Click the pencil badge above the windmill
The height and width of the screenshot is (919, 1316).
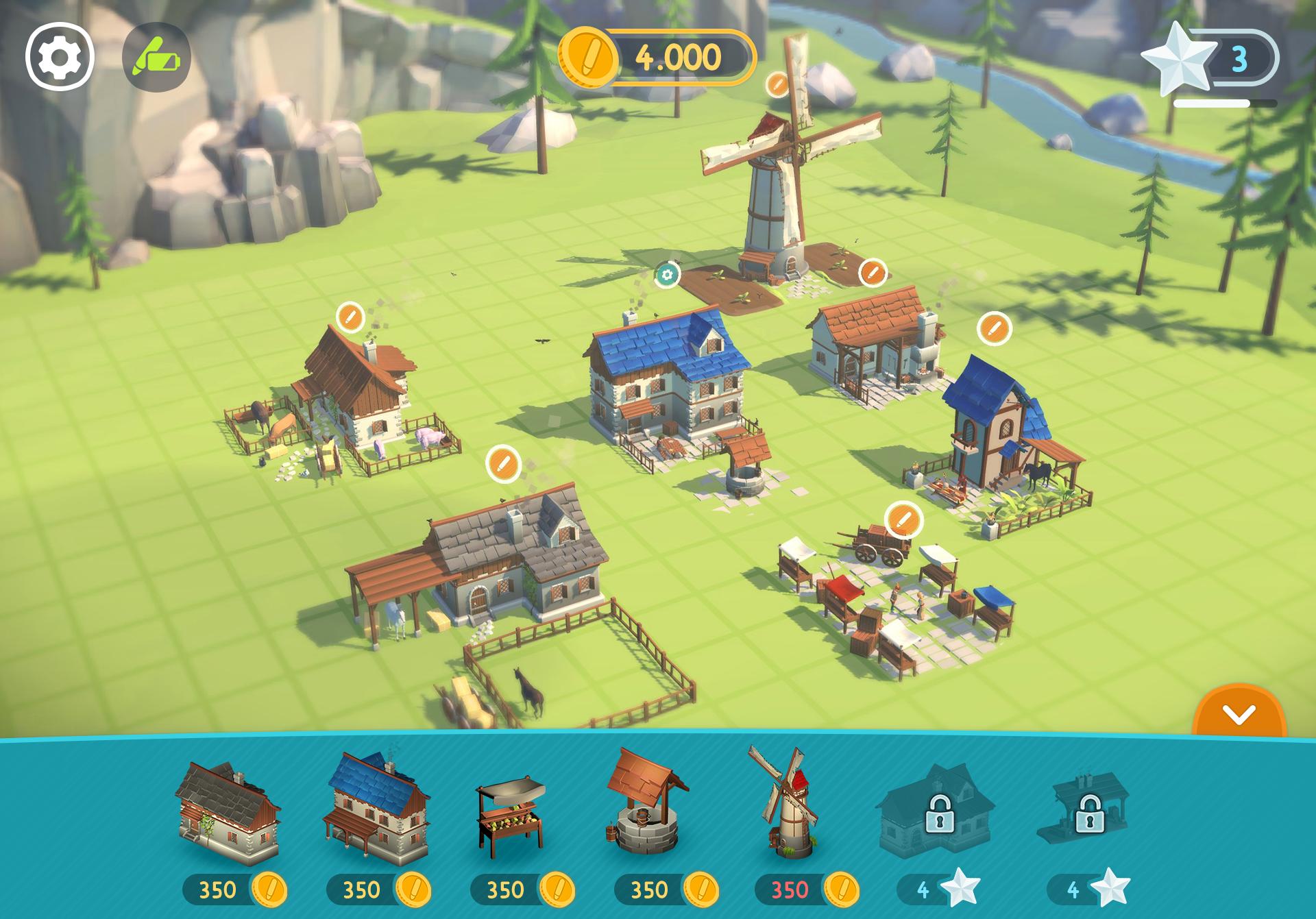pyautogui.click(x=777, y=84)
